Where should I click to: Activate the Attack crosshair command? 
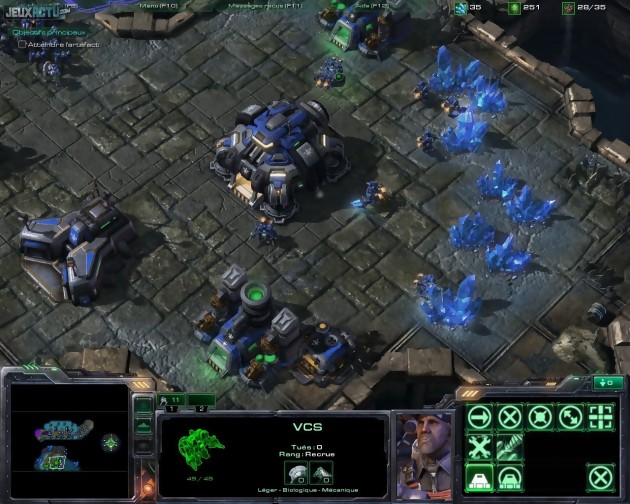[600, 417]
